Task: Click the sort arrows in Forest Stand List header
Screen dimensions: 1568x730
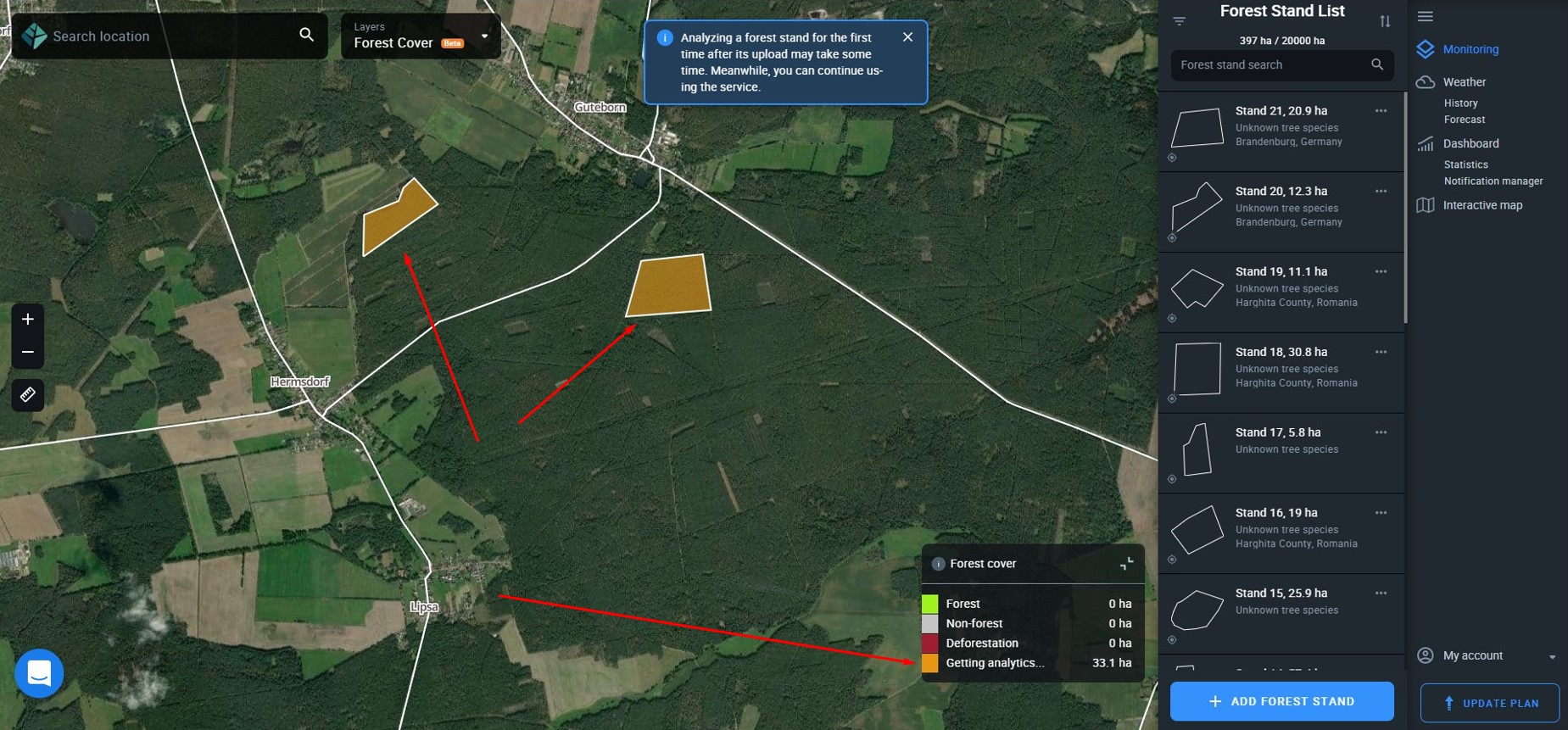Action: click(x=1387, y=20)
